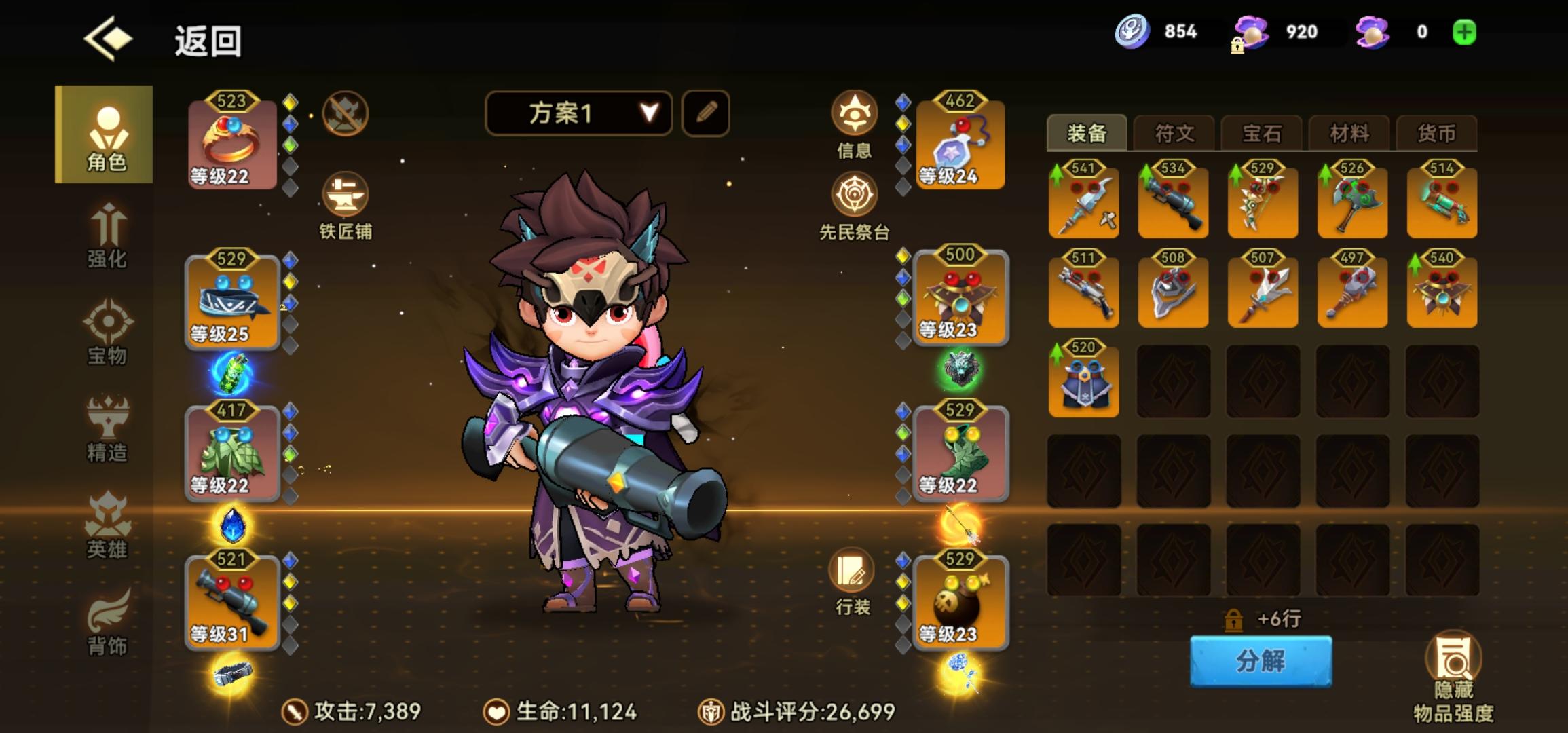Toggle the disabled helmet slot icon
1568x733 pixels.
(345, 113)
